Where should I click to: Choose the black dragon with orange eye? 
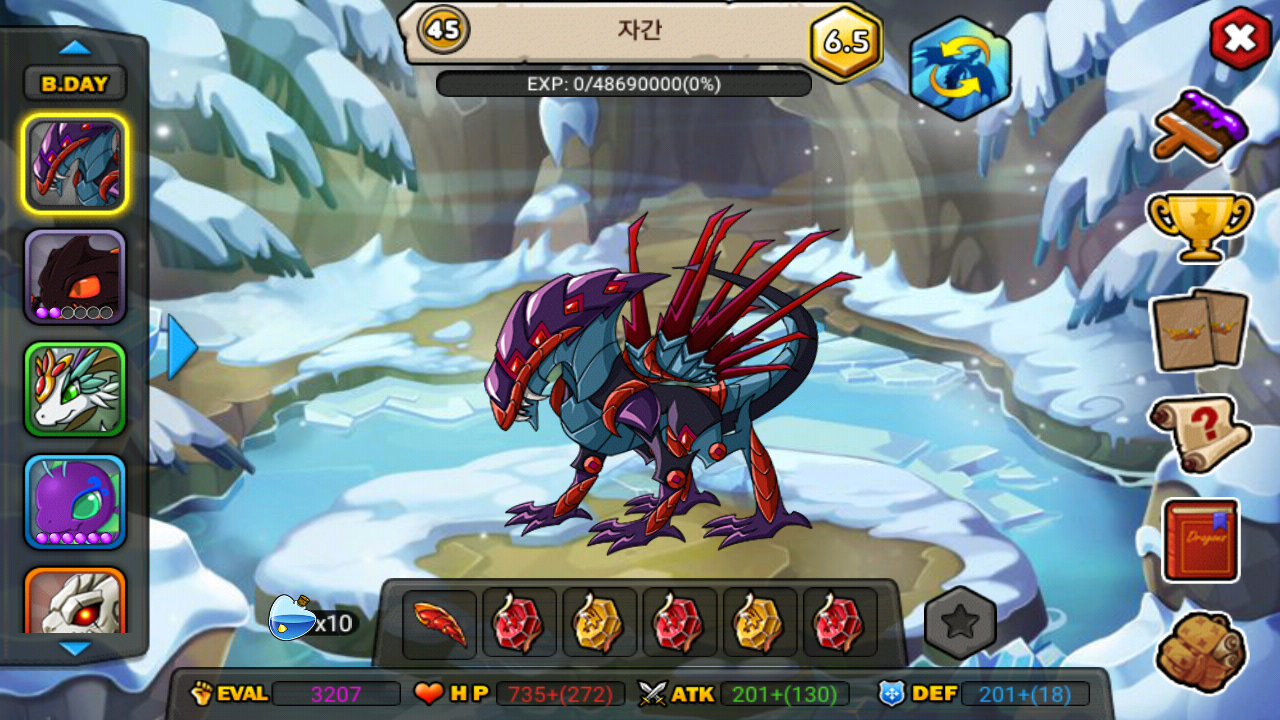[75, 277]
